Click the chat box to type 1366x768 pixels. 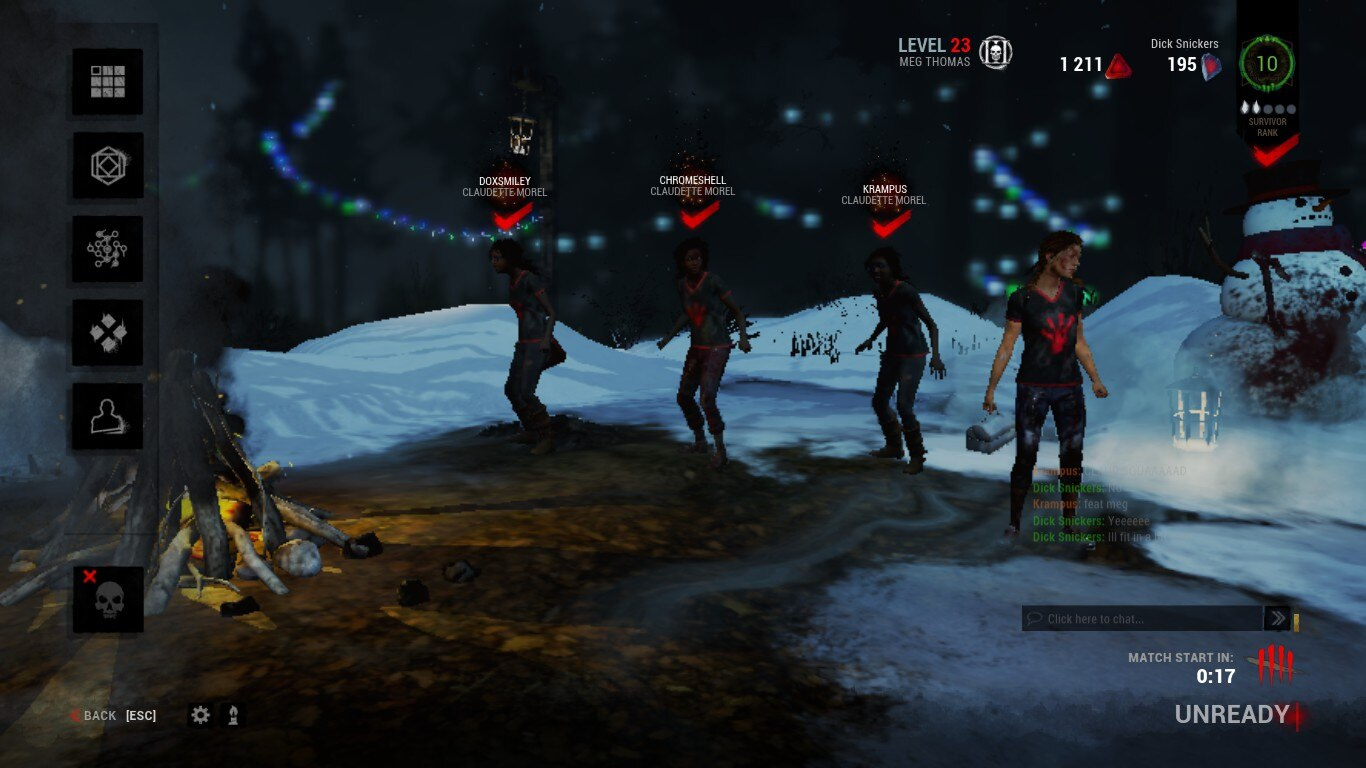(1142, 619)
